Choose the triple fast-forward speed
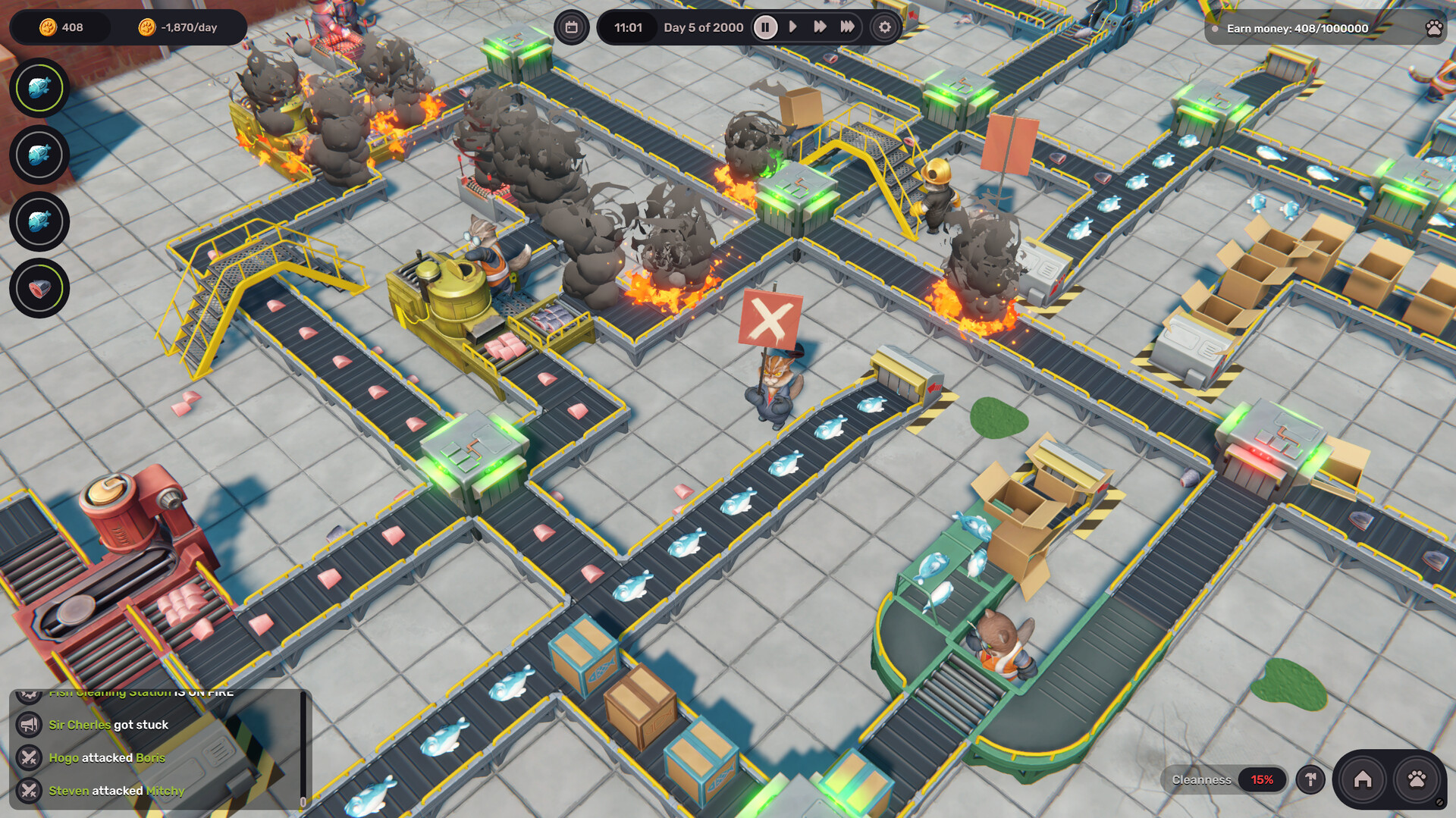 click(x=847, y=27)
